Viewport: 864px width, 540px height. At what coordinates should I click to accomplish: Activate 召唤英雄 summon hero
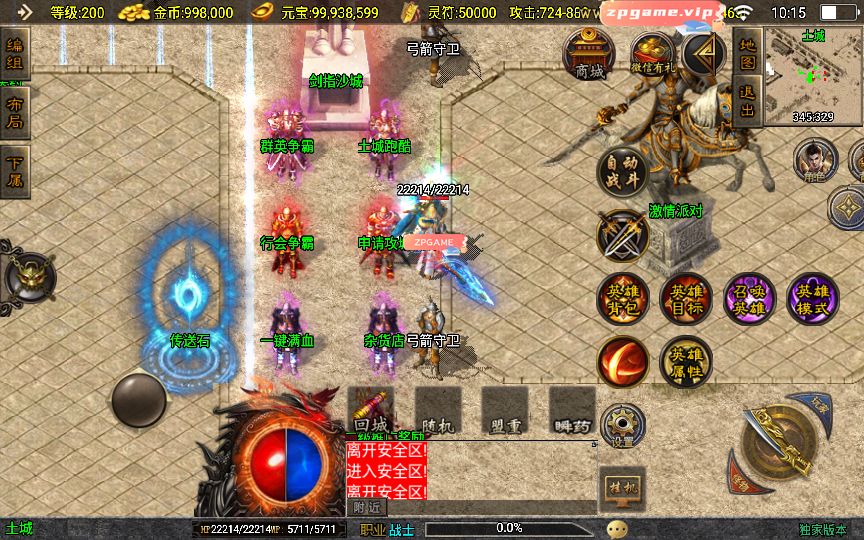(749, 298)
